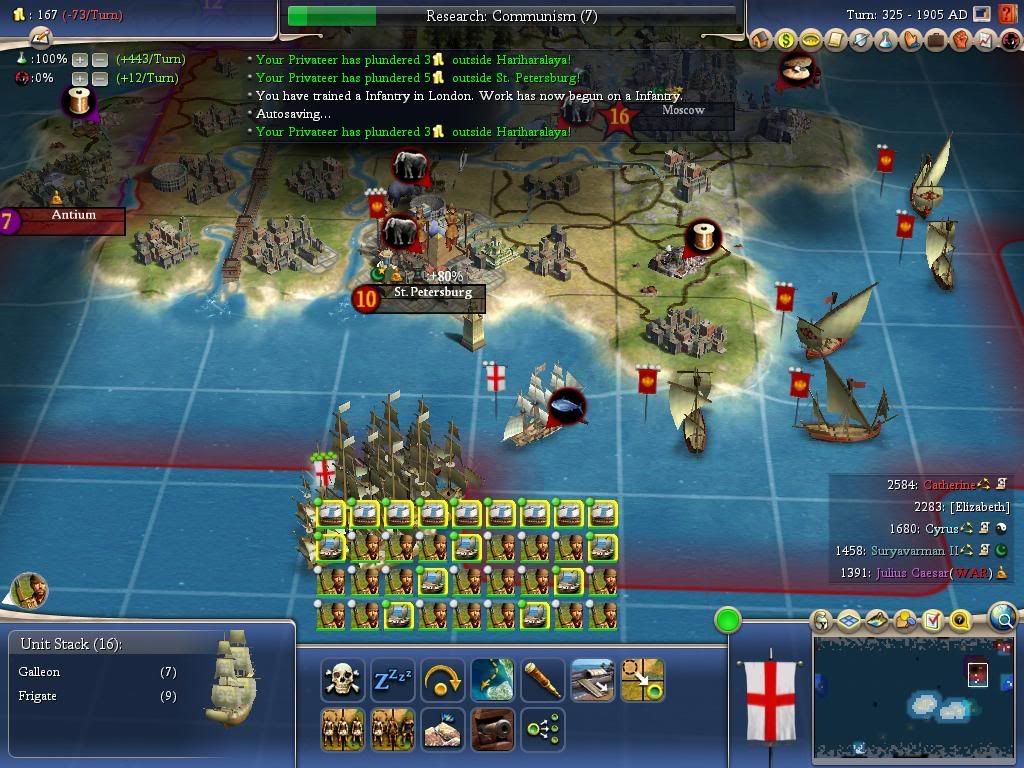The image size is (1024, 768).
Task: Click the minimap to move the view
Action: (x=916, y=698)
